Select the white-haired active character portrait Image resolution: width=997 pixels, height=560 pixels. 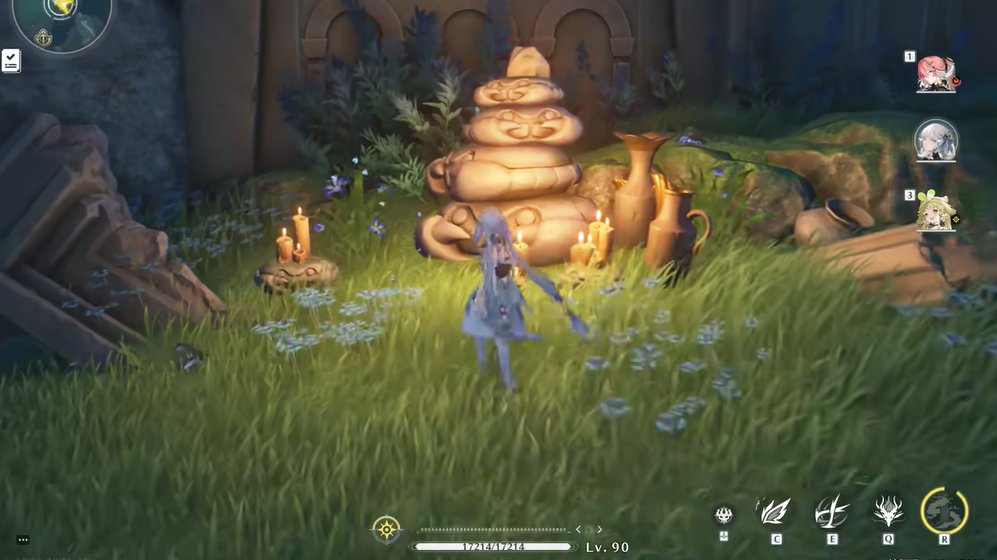coord(936,140)
